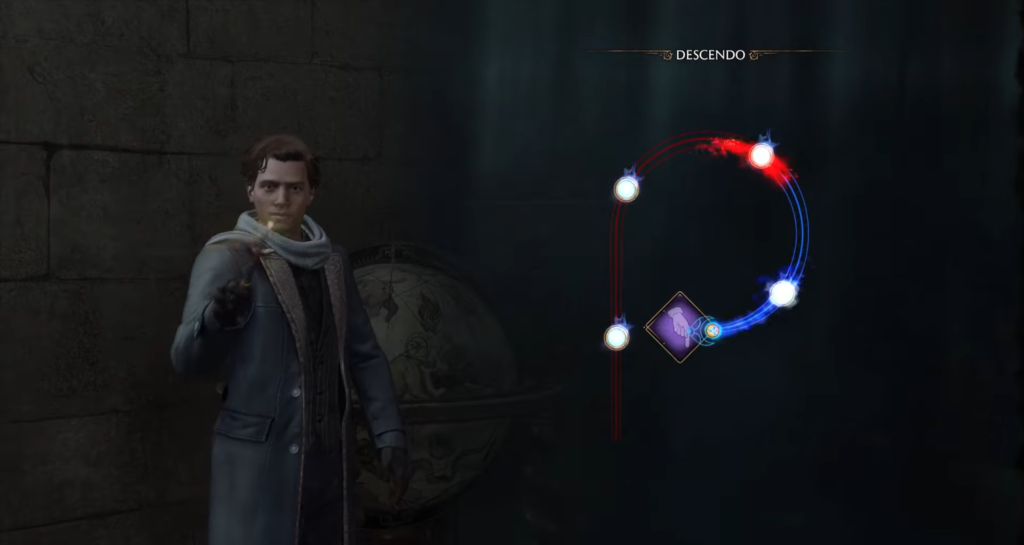
Task: Click the small gold orb beside the diamond
Action: pos(712,329)
